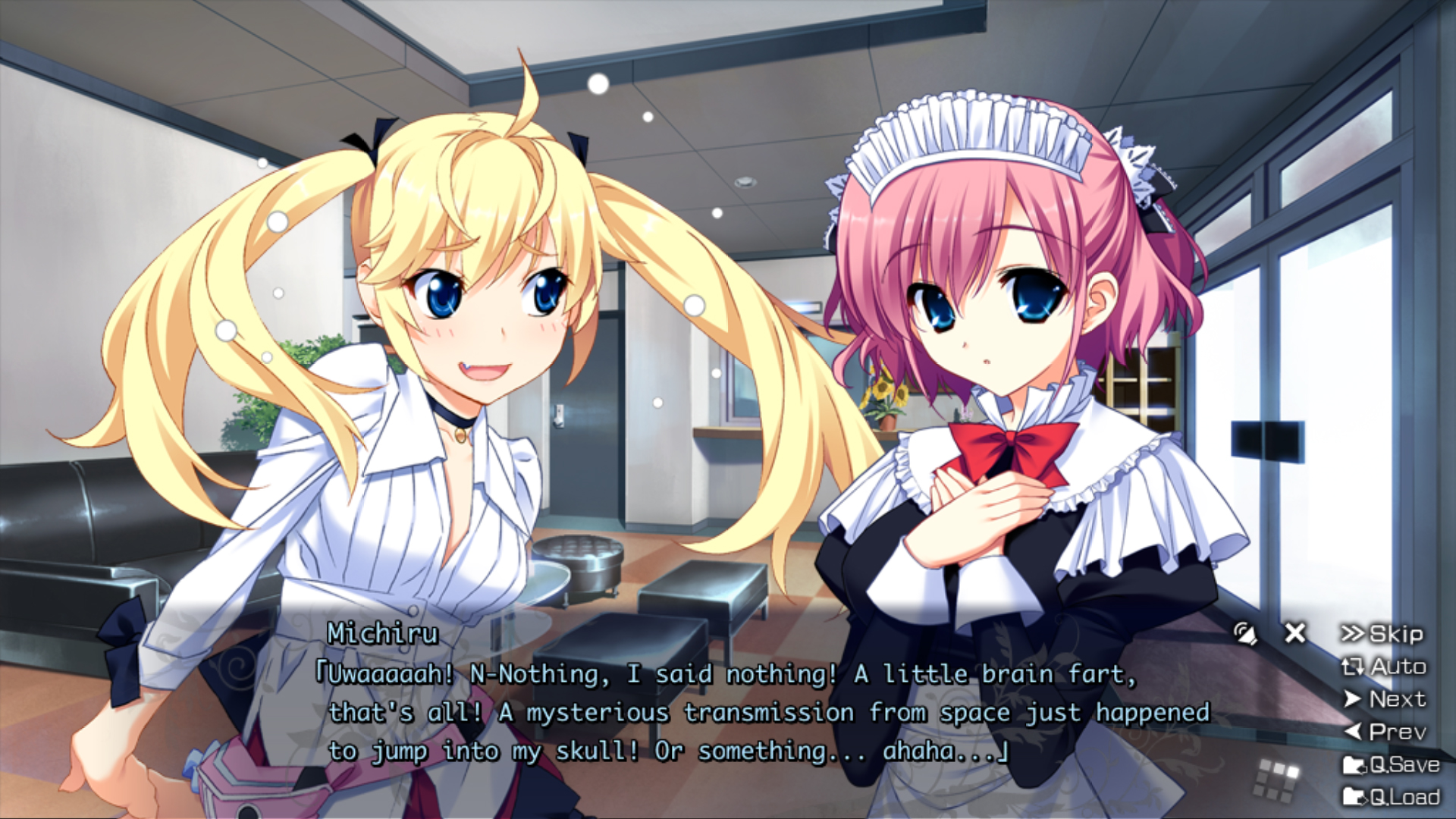The image size is (1456, 819).
Task: Quick load with Q.Load
Action: click(x=1391, y=797)
